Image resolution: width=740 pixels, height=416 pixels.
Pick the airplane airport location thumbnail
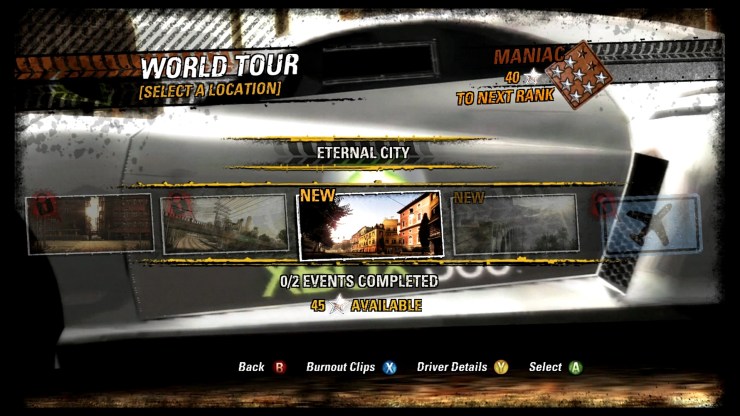click(652, 224)
